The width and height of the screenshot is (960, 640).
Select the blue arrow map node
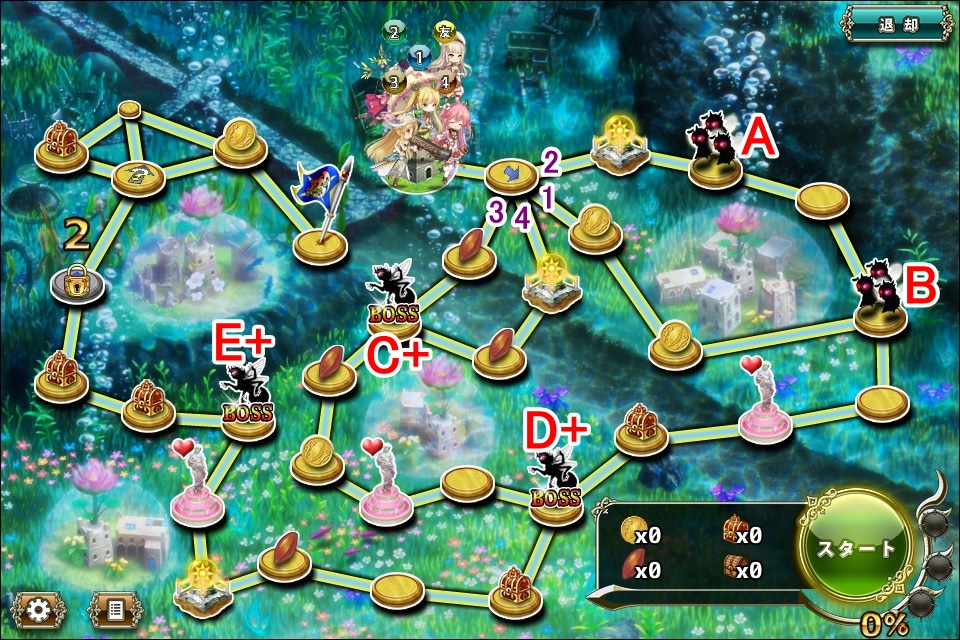[511, 176]
